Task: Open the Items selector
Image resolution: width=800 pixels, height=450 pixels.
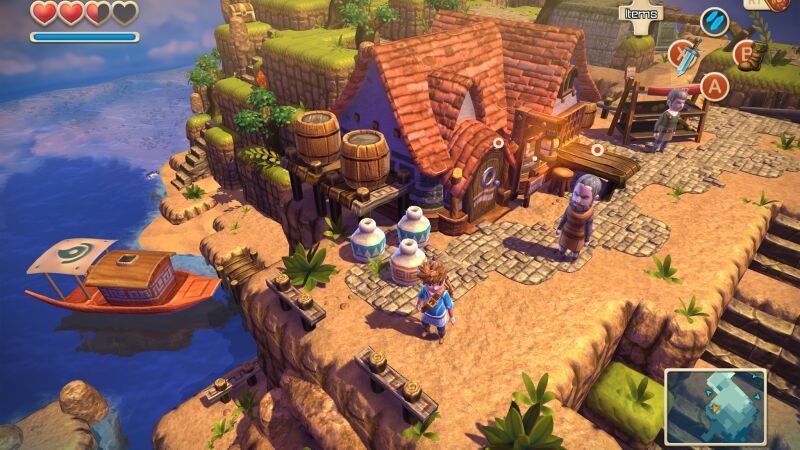Action: 641,13
